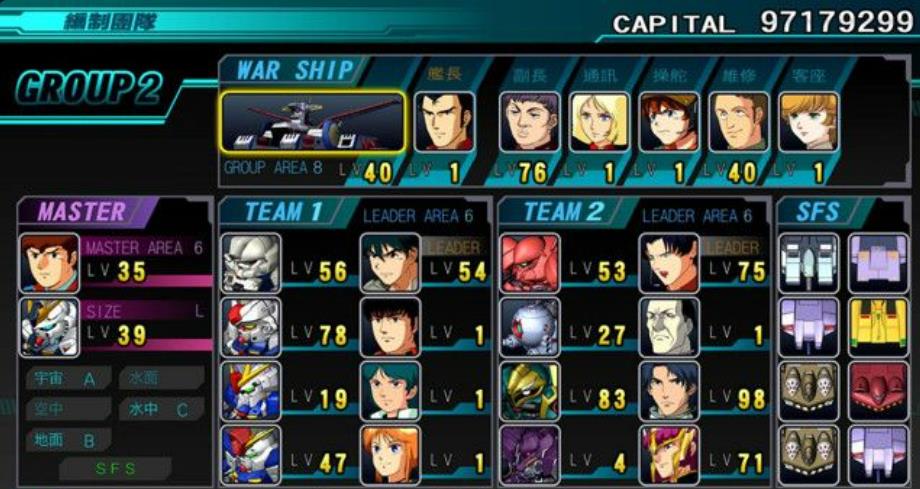Viewport: 920px width, 489px height.
Task: Pick Team 2's level 83 gold mobile suit
Action: coord(530,391)
